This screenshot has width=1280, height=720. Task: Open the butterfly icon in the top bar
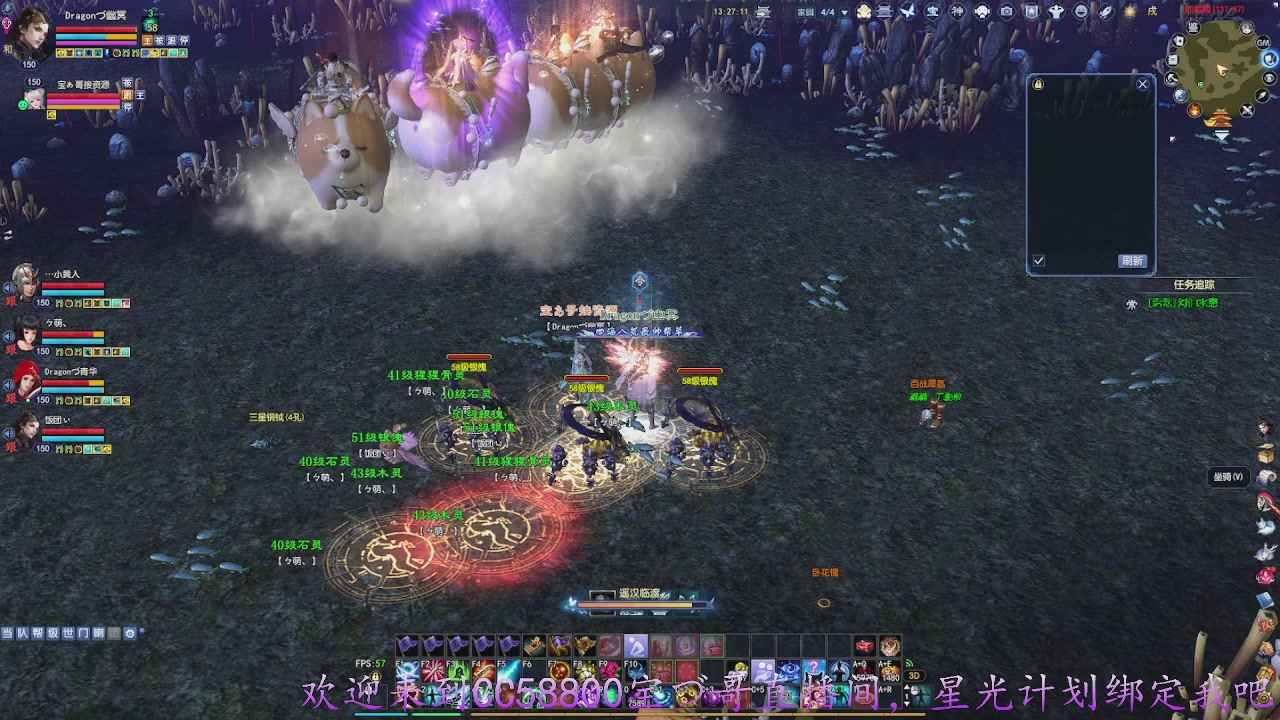pos(908,12)
